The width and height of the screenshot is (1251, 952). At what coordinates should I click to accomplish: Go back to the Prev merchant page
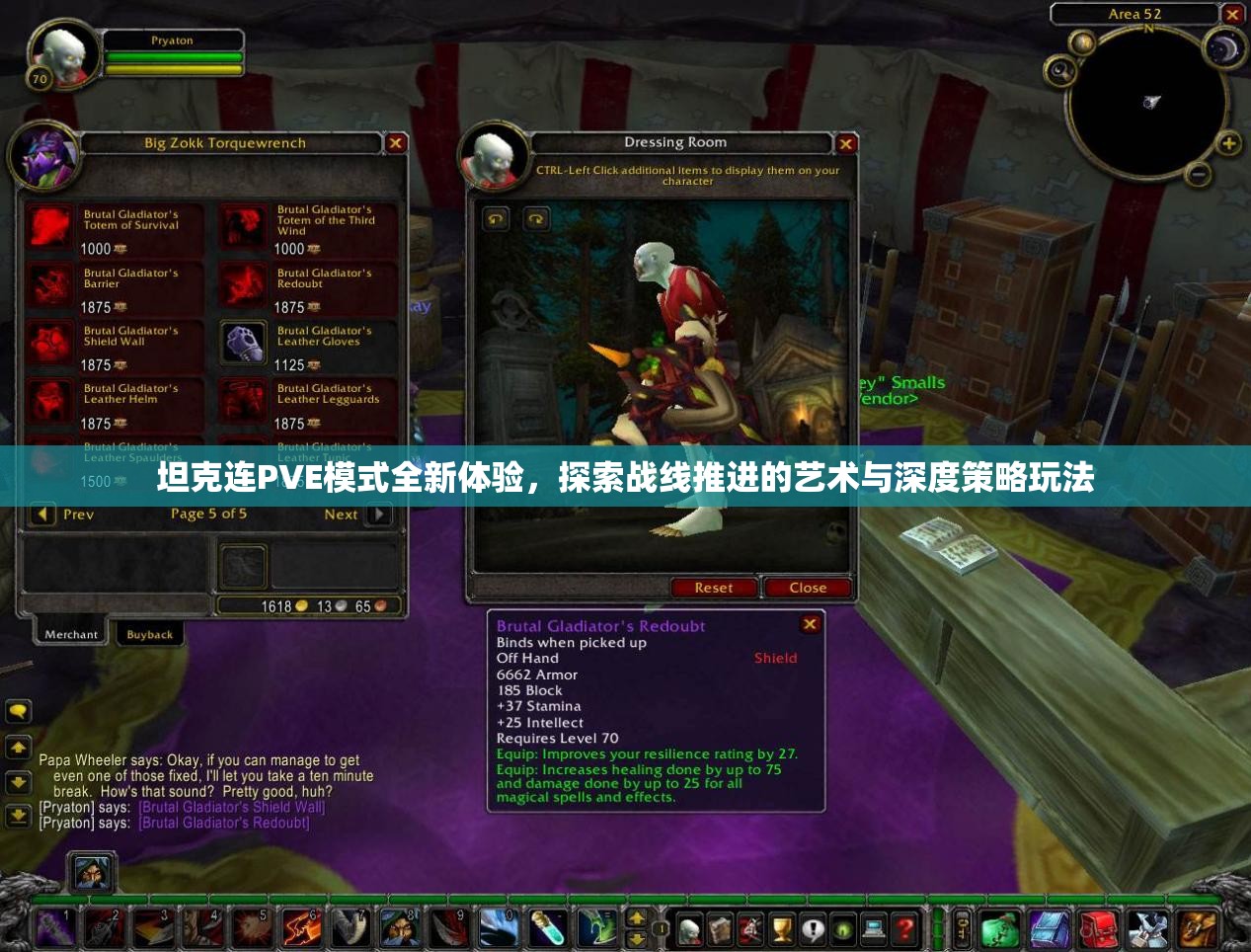click(x=43, y=515)
